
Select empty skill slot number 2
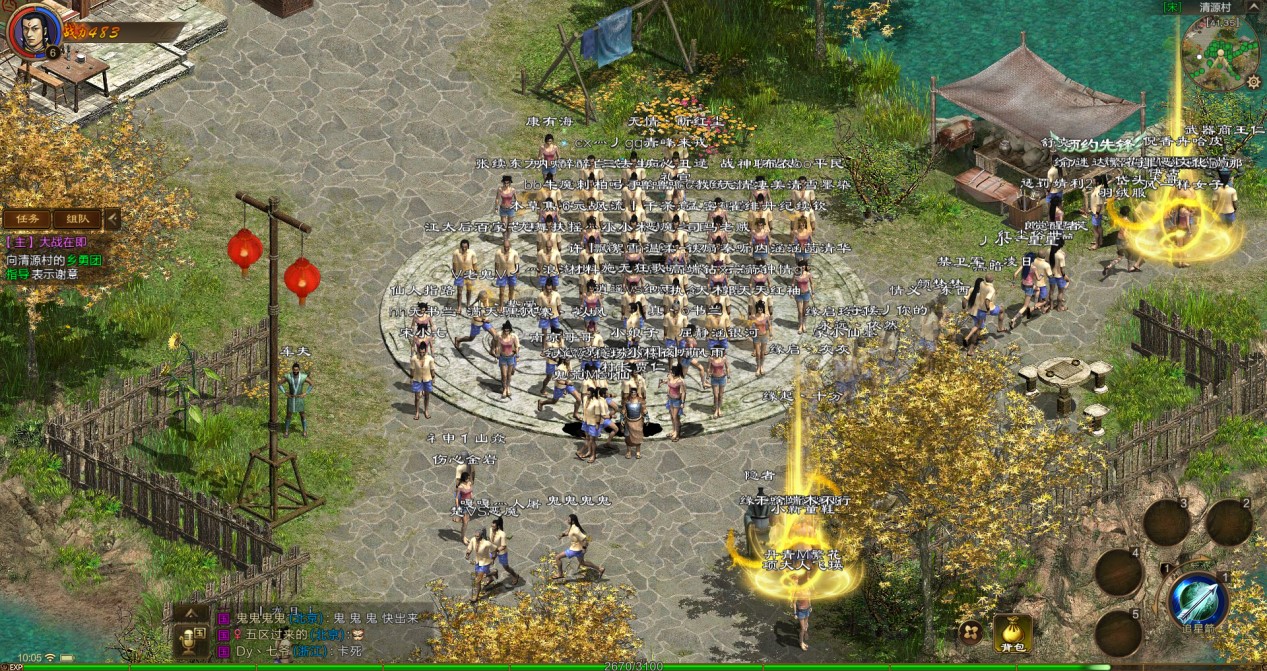[x=1228, y=523]
